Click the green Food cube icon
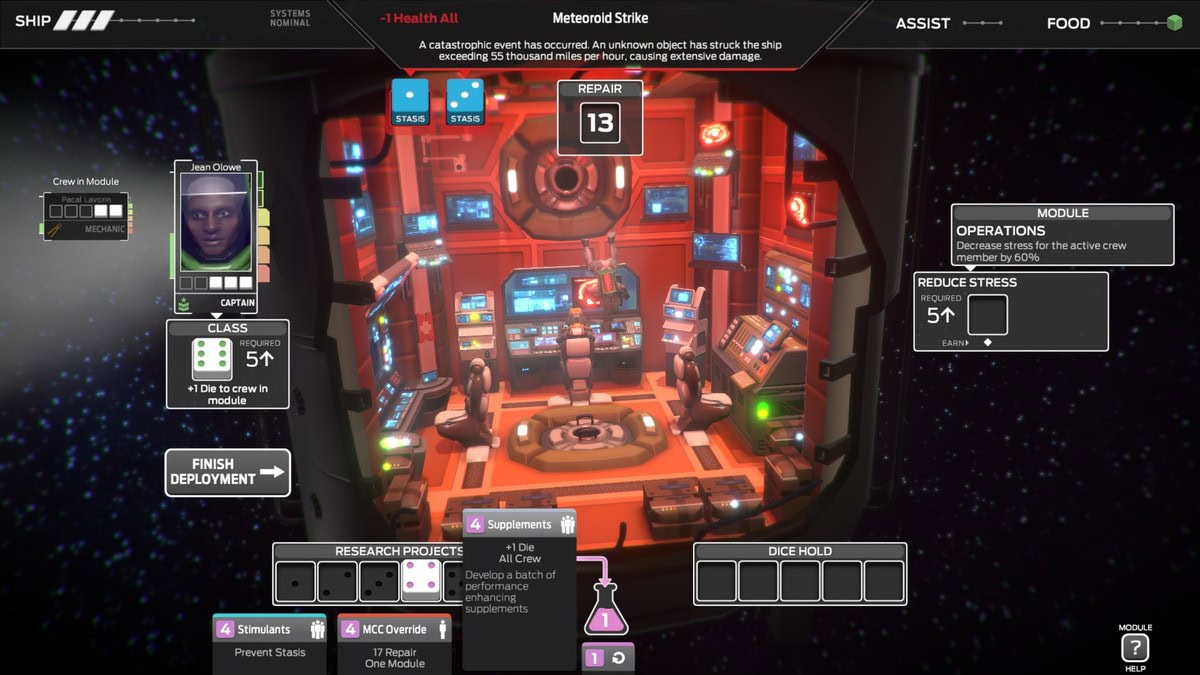Viewport: 1200px width, 675px height. tap(1174, 23)
